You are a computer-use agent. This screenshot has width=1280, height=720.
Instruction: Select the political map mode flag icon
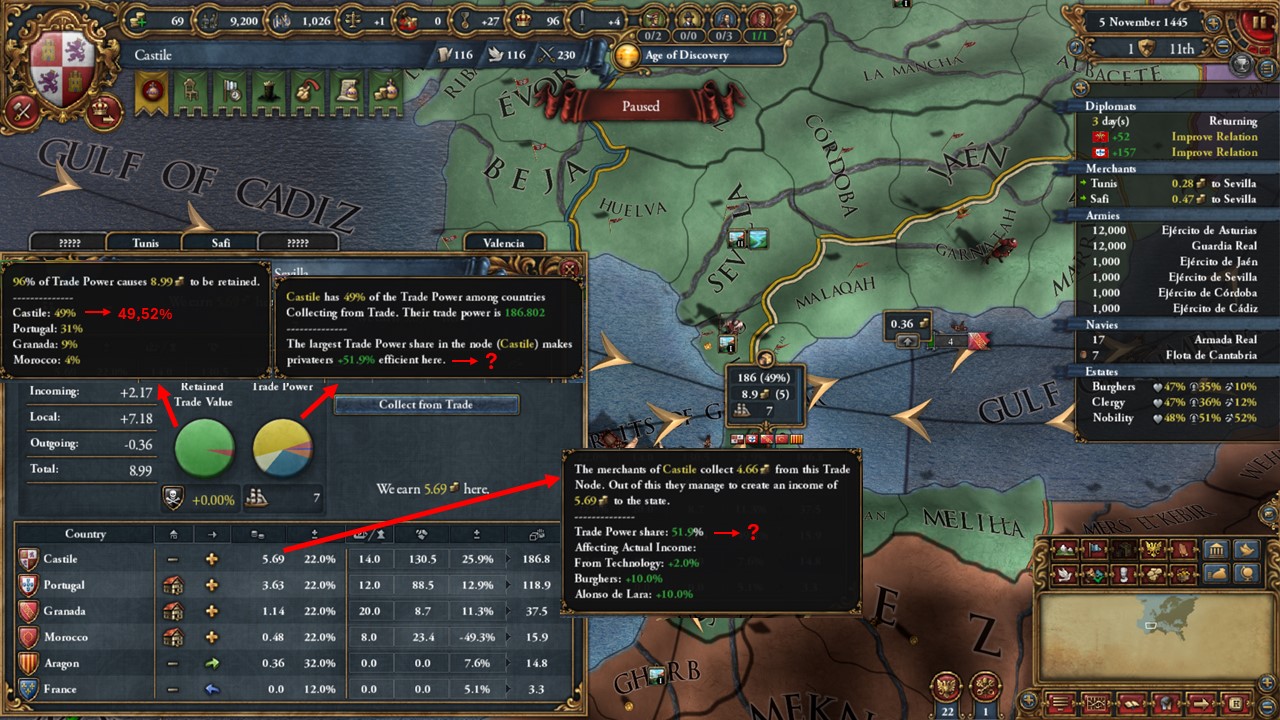click(1097, 551)
